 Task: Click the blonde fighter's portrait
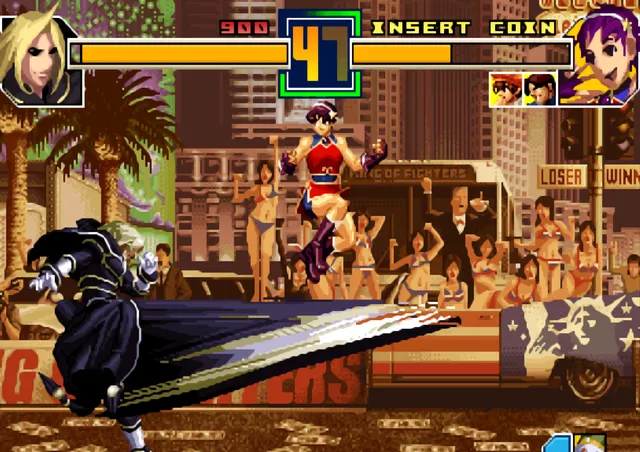coord(37,55)
